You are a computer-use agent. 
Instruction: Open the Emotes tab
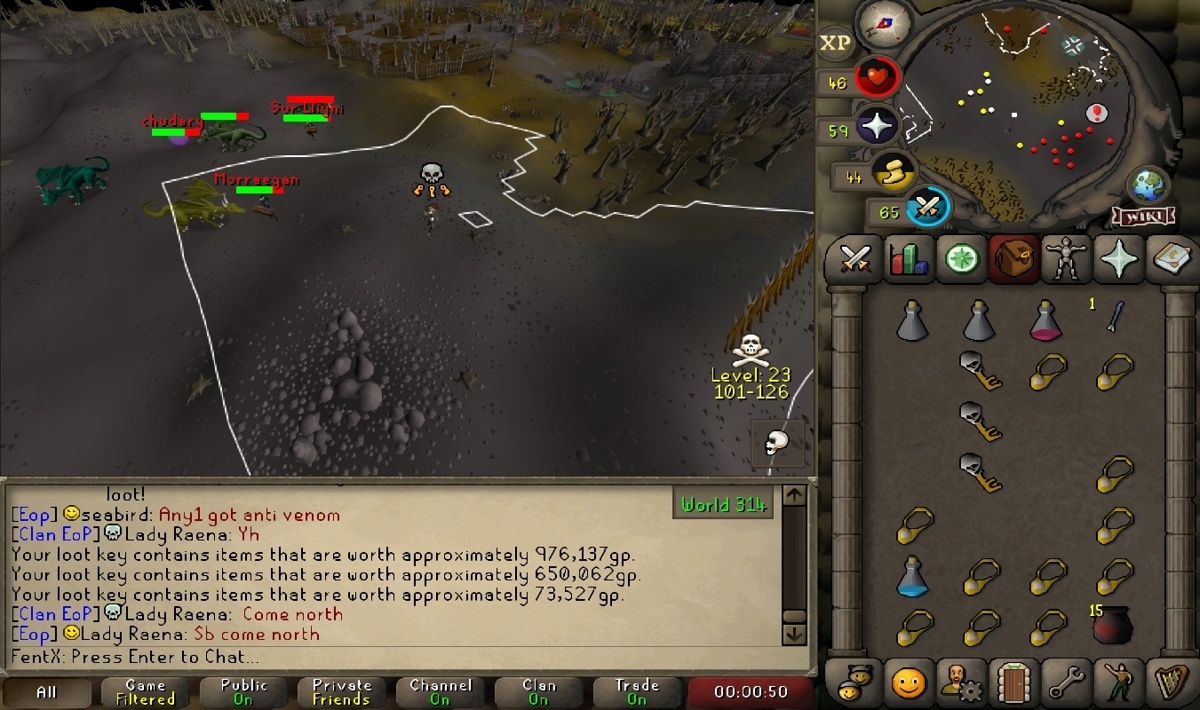tap(907, 684)
